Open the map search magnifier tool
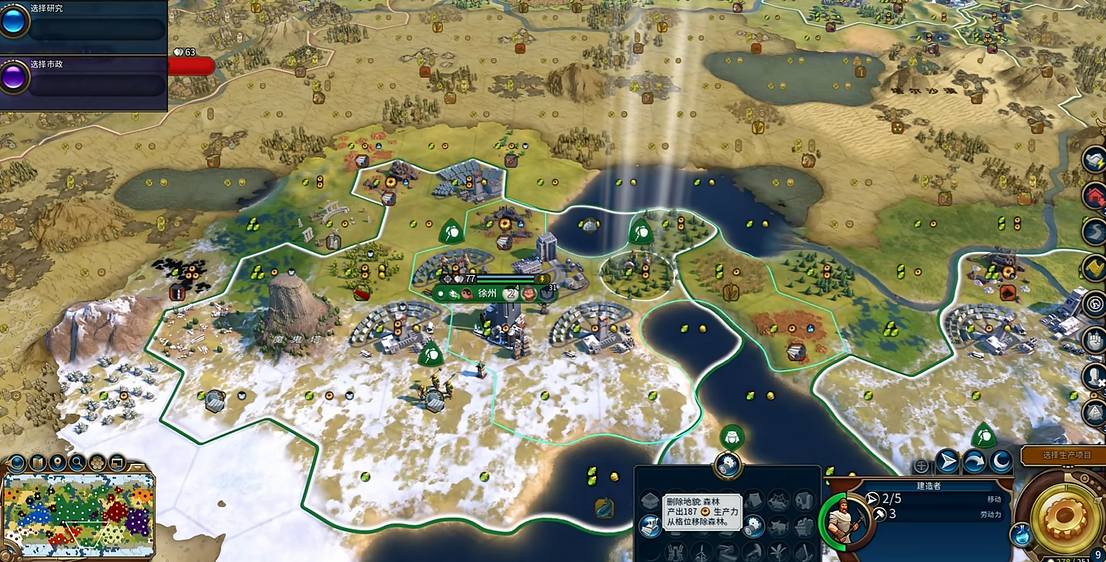Image resolution: width=1106 pixels, height=562 pixels. (x=76, y=462)
